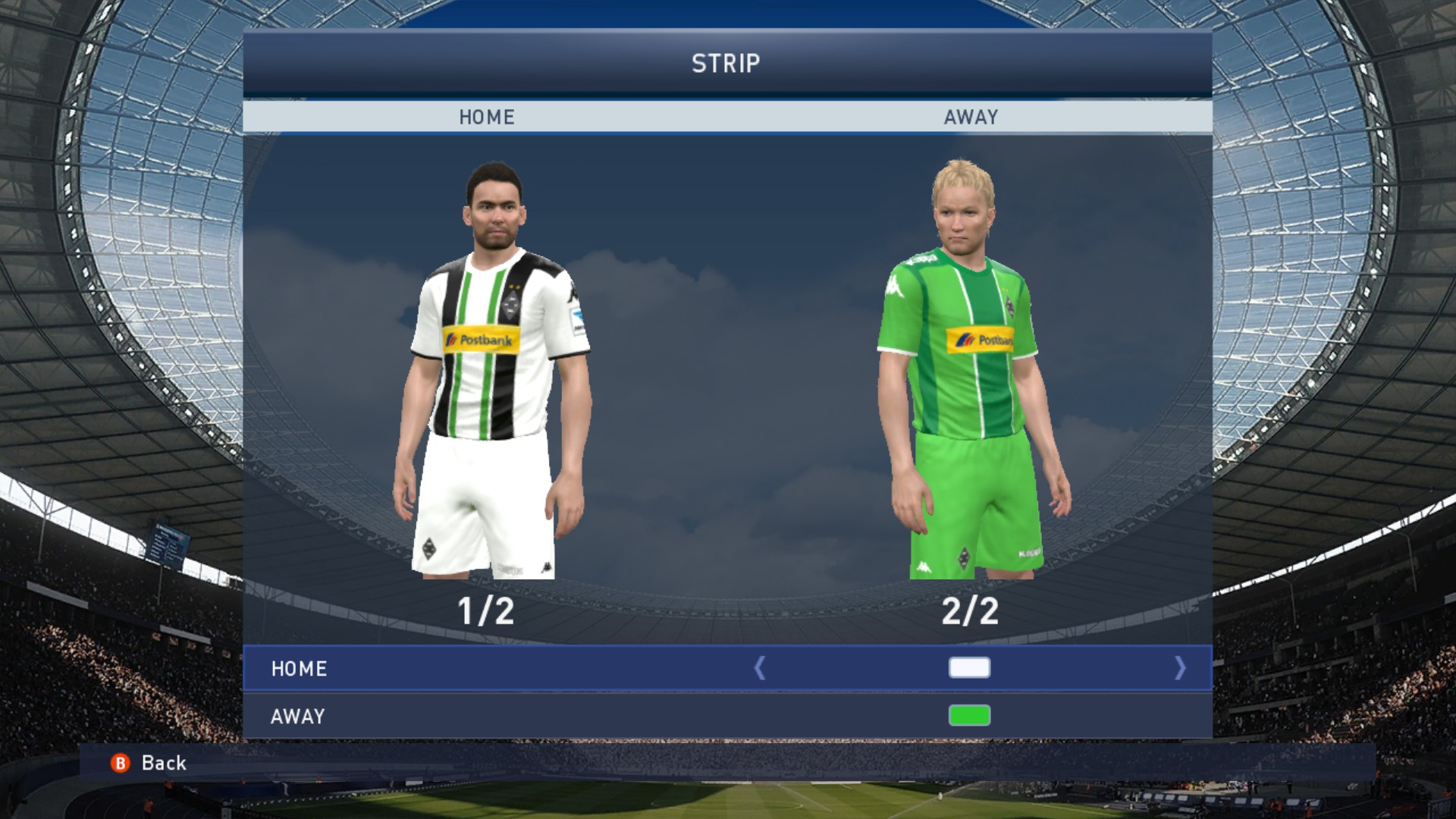Screen dimensions: 1456x819
Task: Choose the white home kit player preview
Action: 489,372
